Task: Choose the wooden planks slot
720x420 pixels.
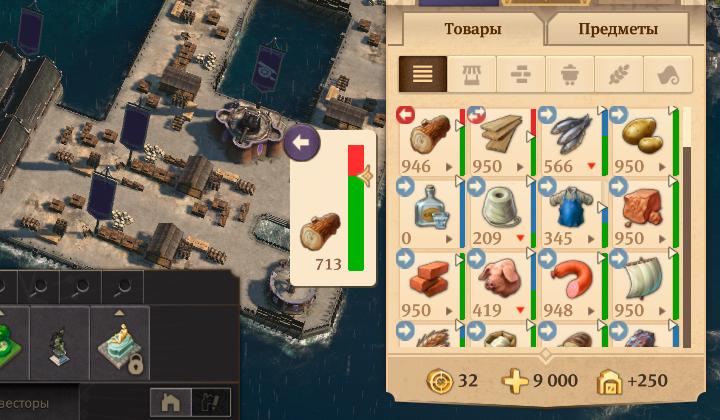Action: pyautogui.click(x=500, y=140)
